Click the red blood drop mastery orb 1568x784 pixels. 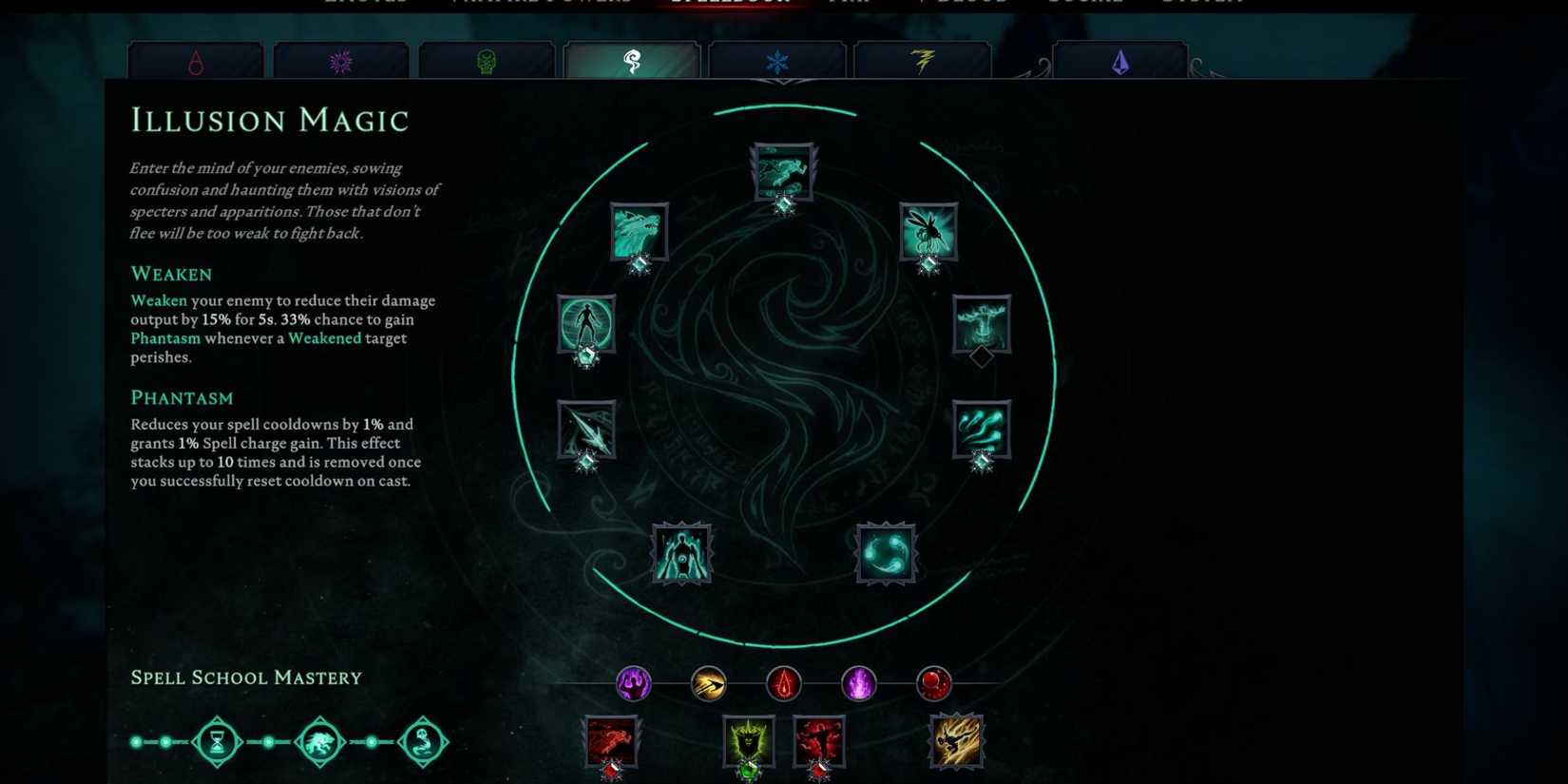click(784, 683)
